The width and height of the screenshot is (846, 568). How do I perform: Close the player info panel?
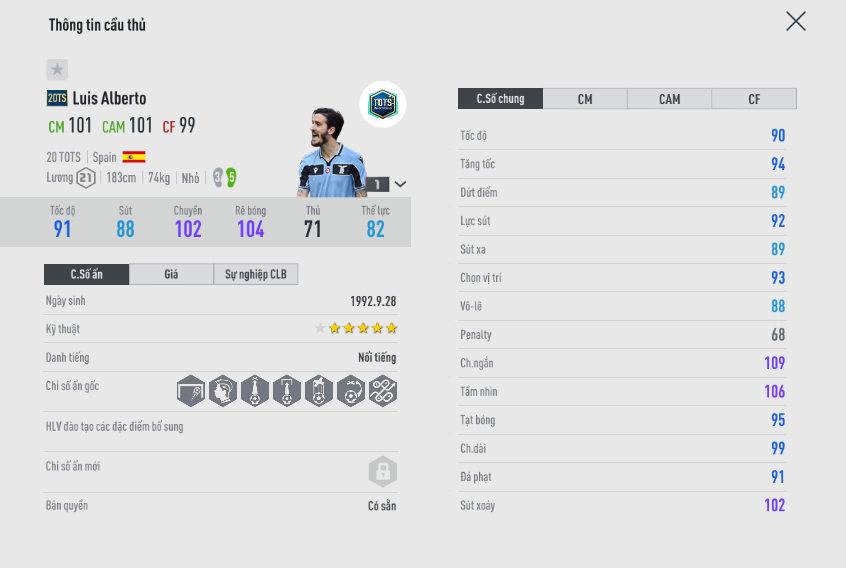click(x=795, y=22)
